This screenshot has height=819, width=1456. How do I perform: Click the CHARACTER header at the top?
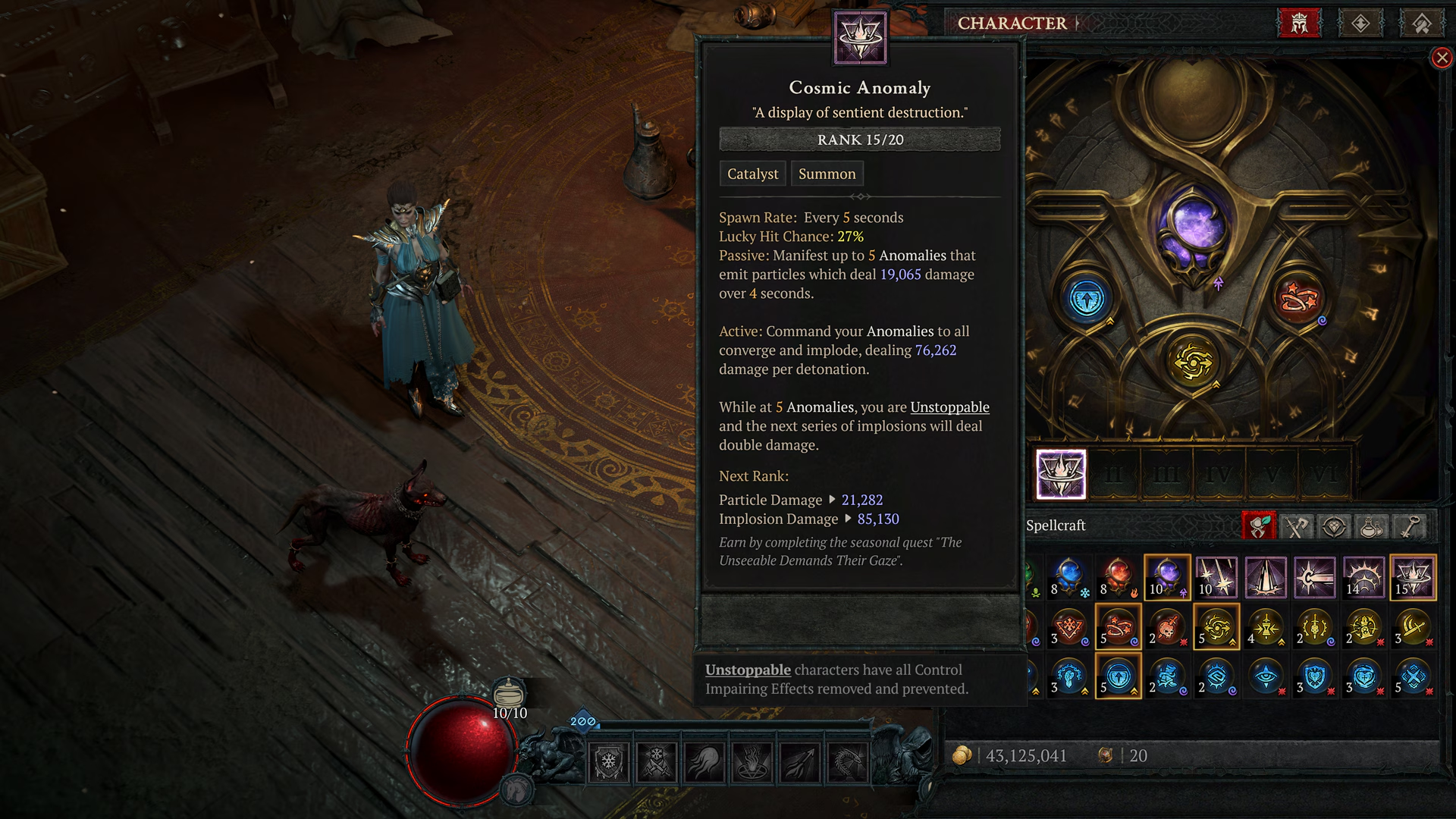tap(1011, 24)
